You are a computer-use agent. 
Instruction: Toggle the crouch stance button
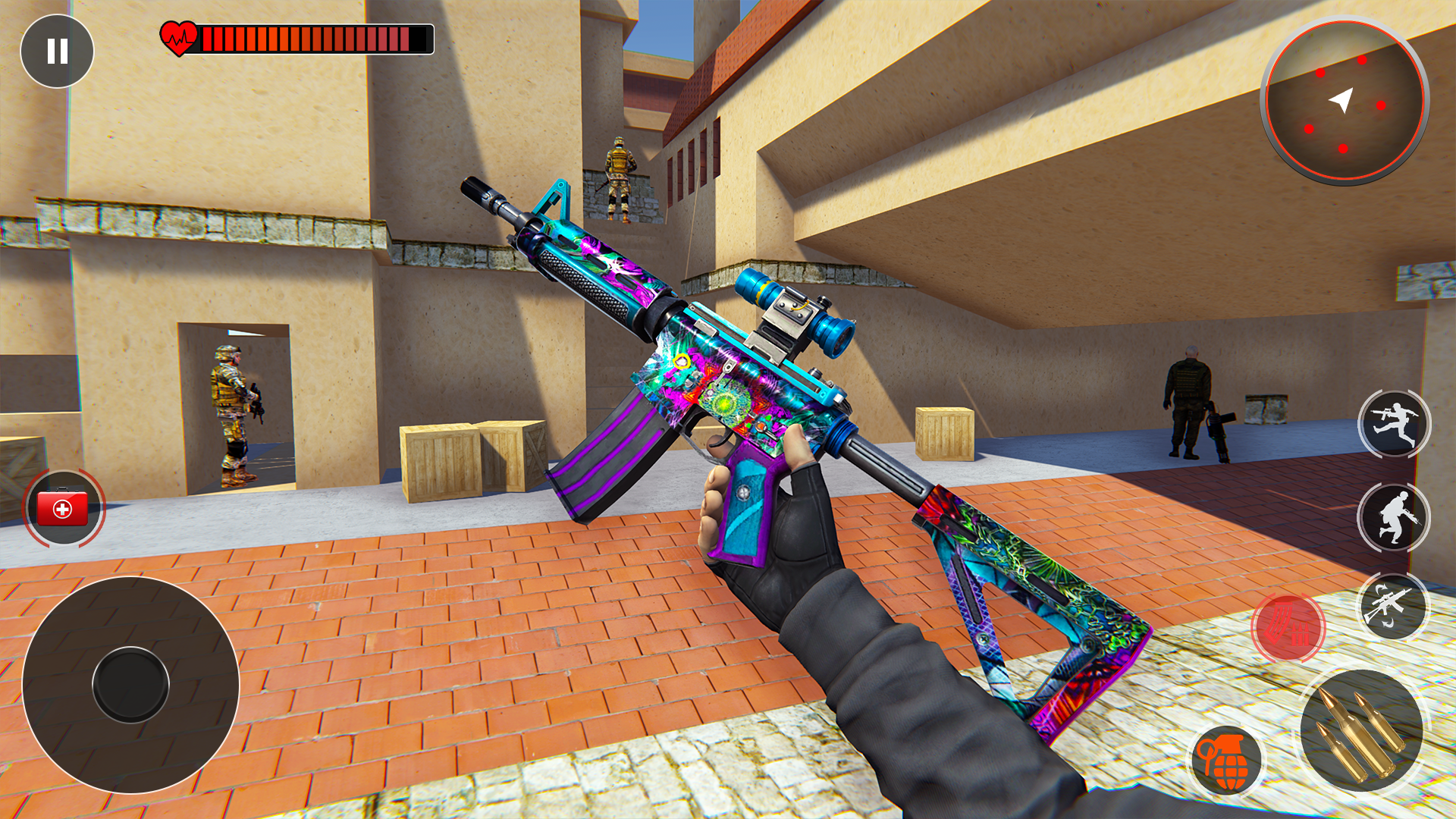click(1394, 518)
